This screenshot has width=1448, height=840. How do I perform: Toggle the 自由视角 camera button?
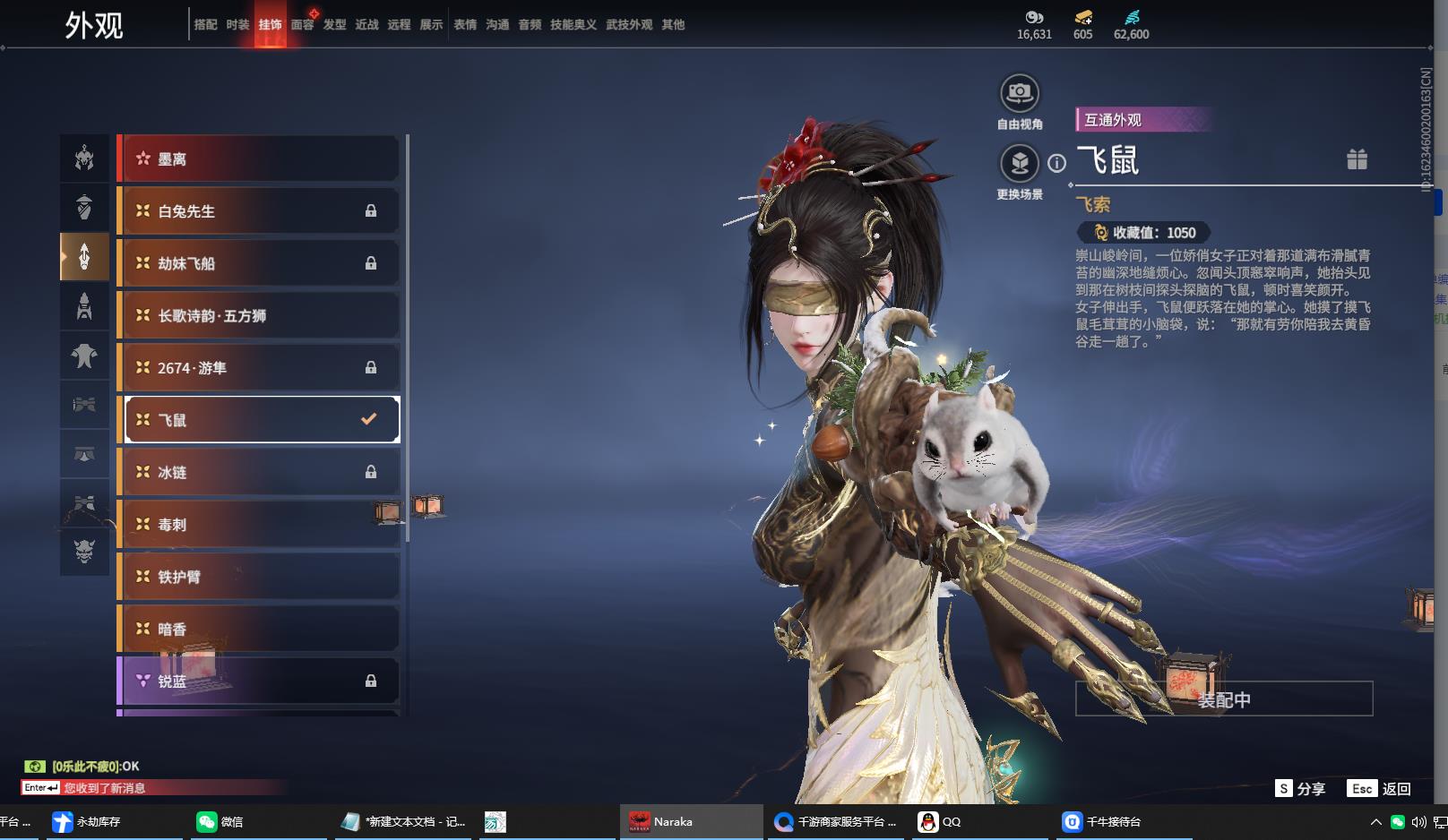[x=1019, y=93]
